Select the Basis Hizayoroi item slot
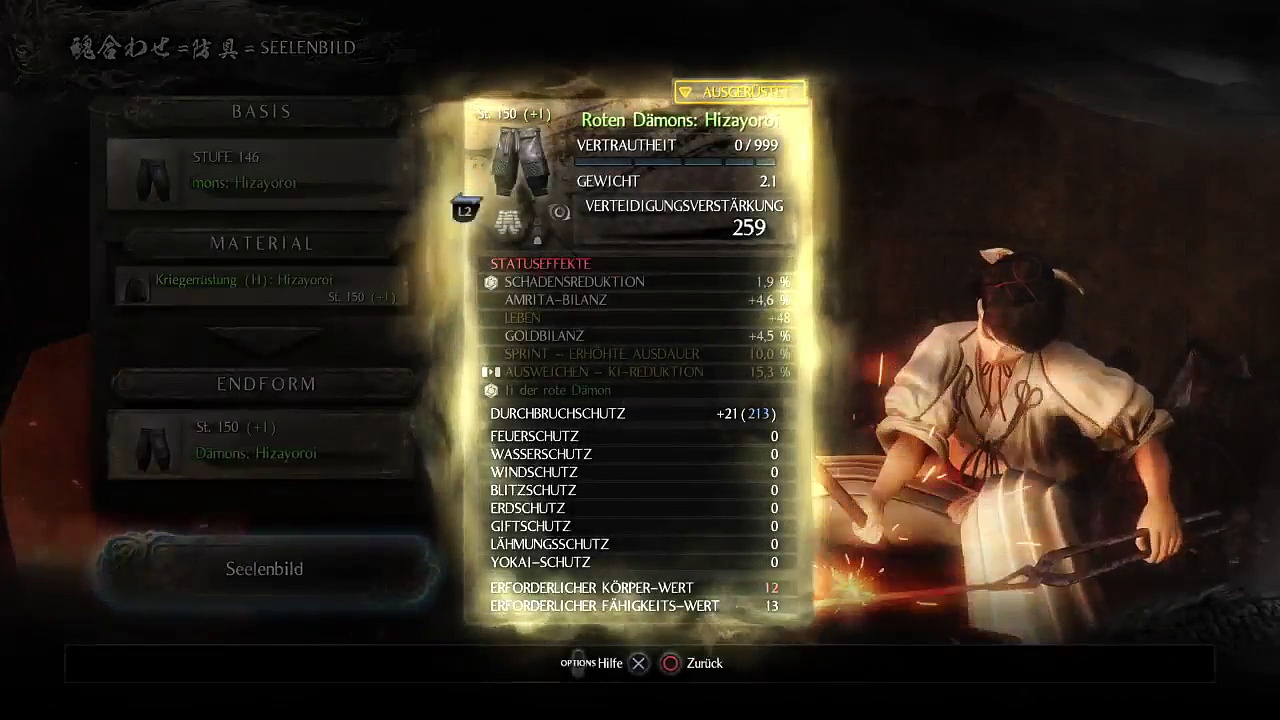The width and height of the screenshot is (1280, 720). tap(260, 173)
